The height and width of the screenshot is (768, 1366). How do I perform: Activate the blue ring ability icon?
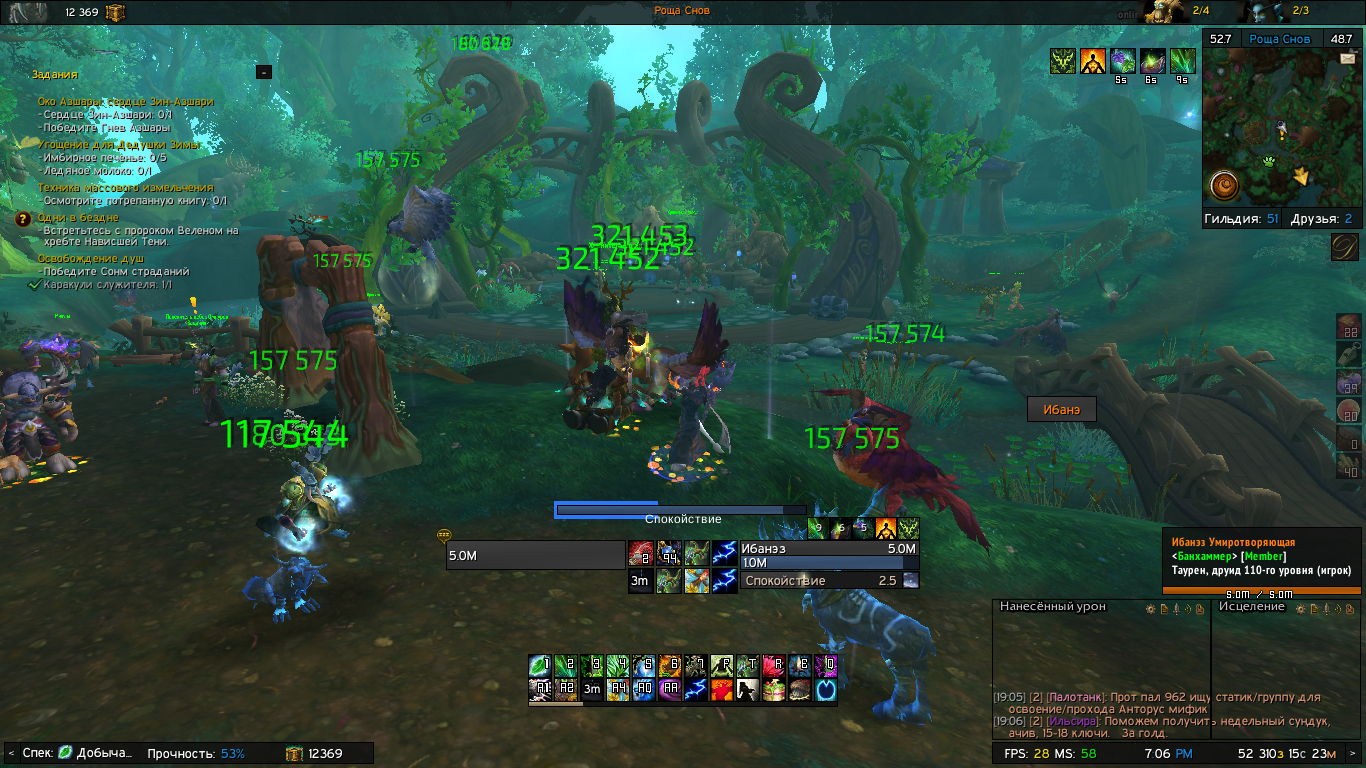point(826,690)
